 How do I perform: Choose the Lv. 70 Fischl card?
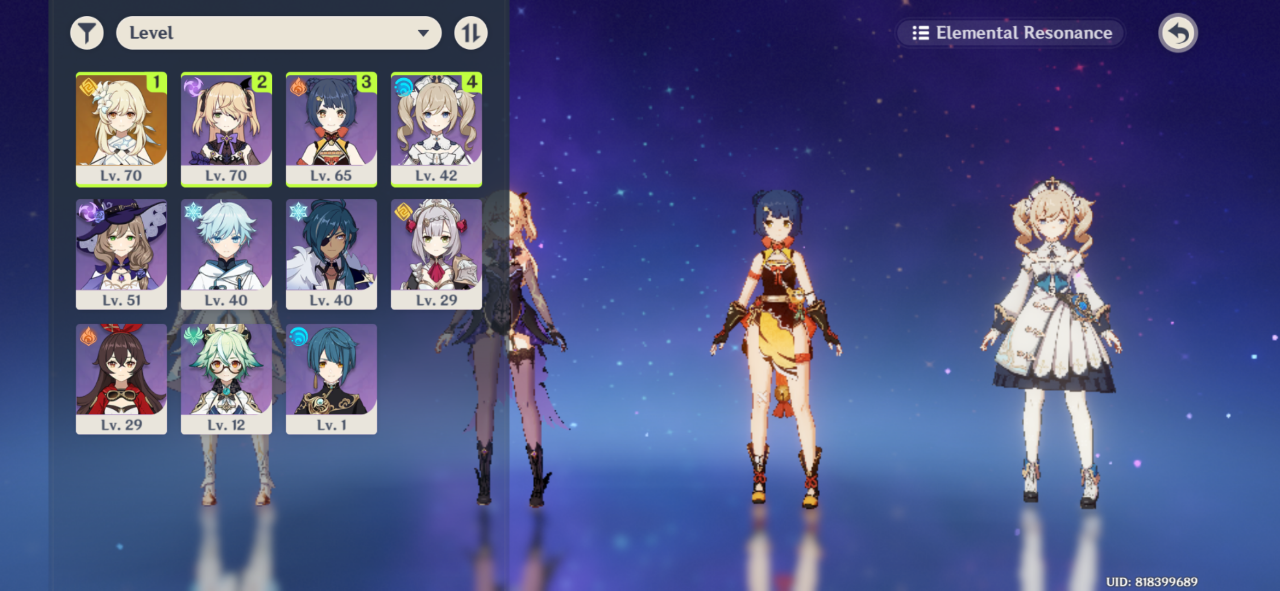[x=226, y=128]
